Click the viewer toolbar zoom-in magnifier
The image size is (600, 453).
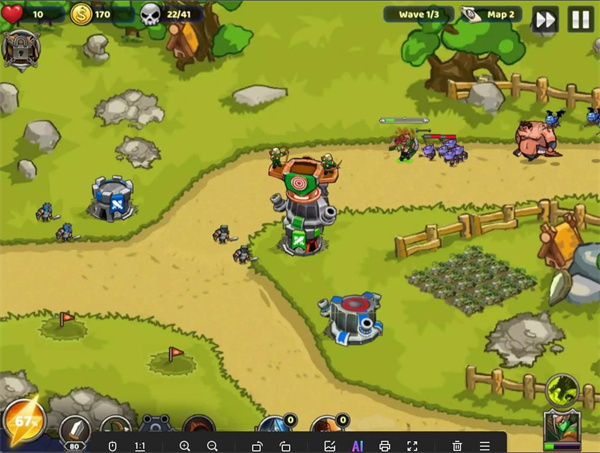185,445
